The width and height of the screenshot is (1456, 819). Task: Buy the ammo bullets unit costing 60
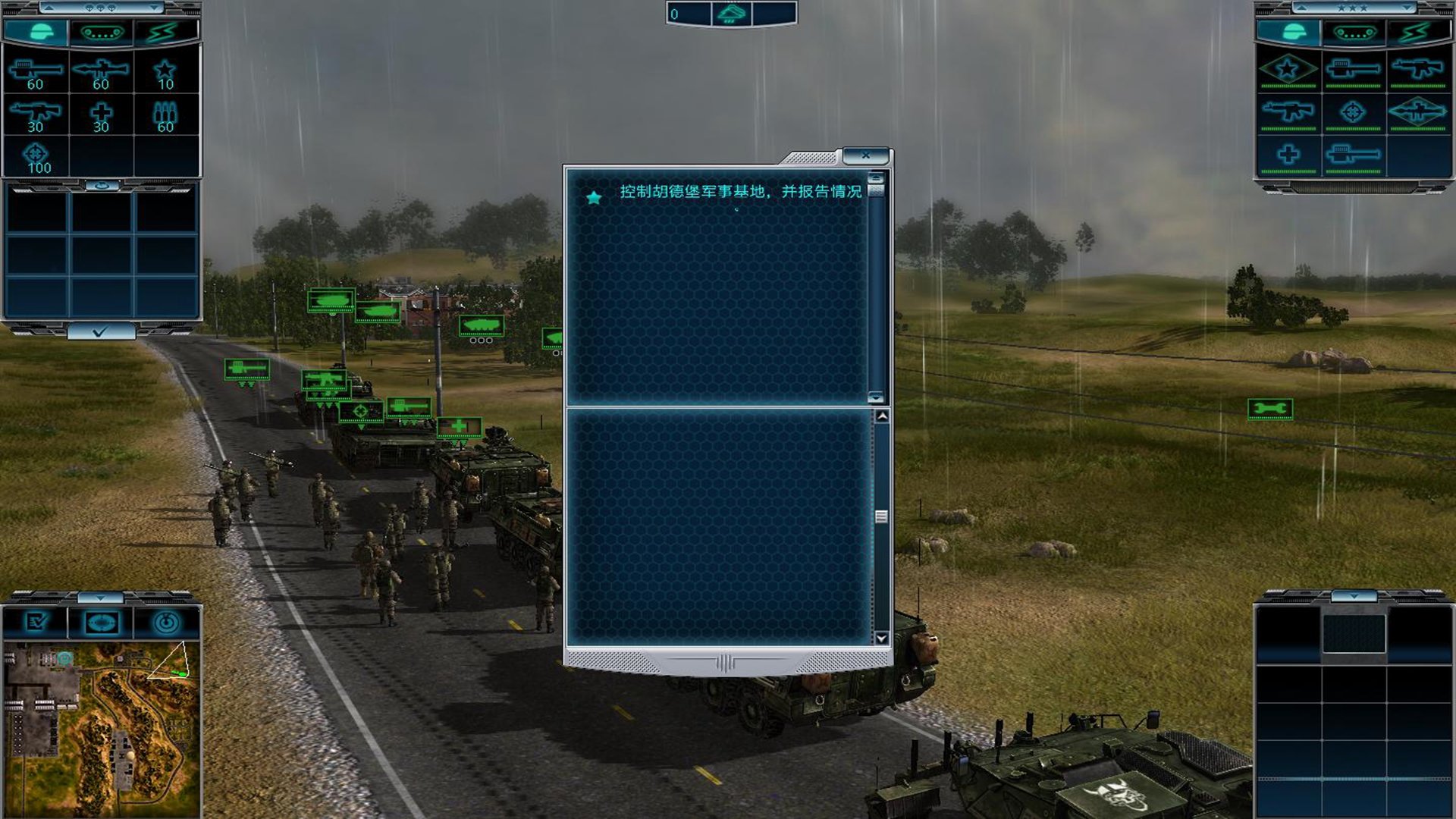click(165, 116)
